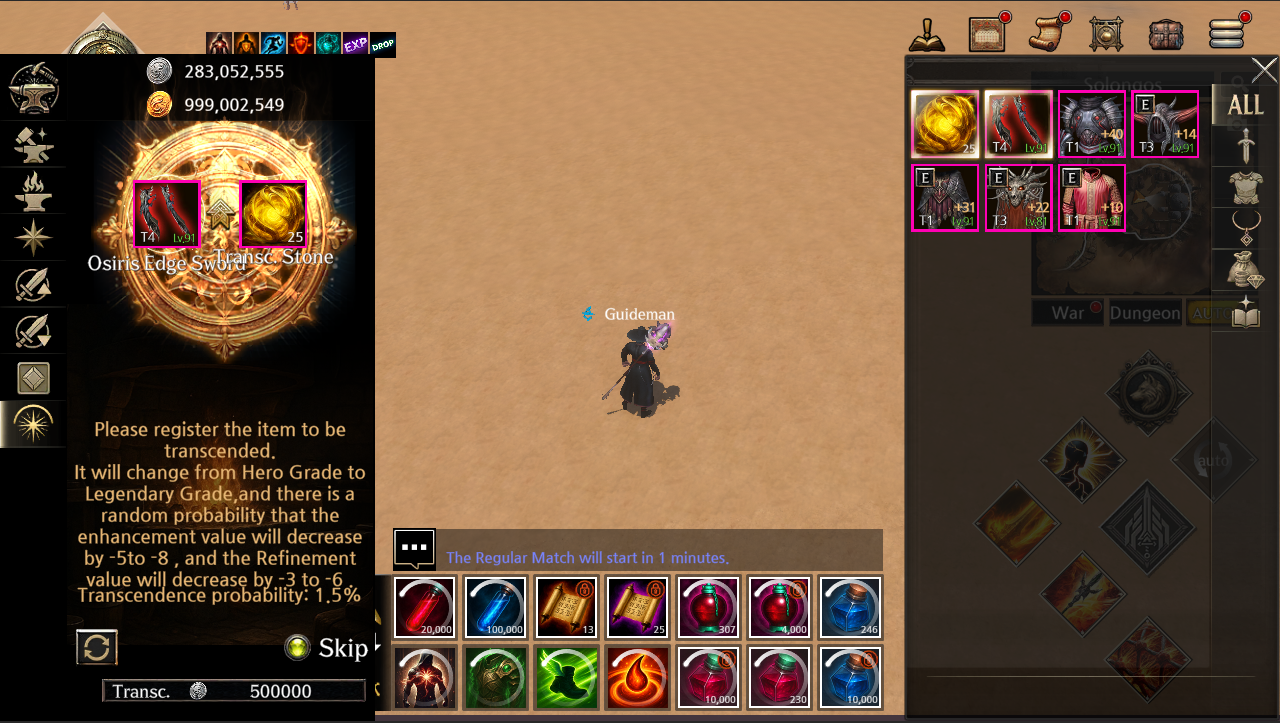This screenshot has height=723, width=1280.
Task: Toggle the Skip animation option
Action: 296,648
